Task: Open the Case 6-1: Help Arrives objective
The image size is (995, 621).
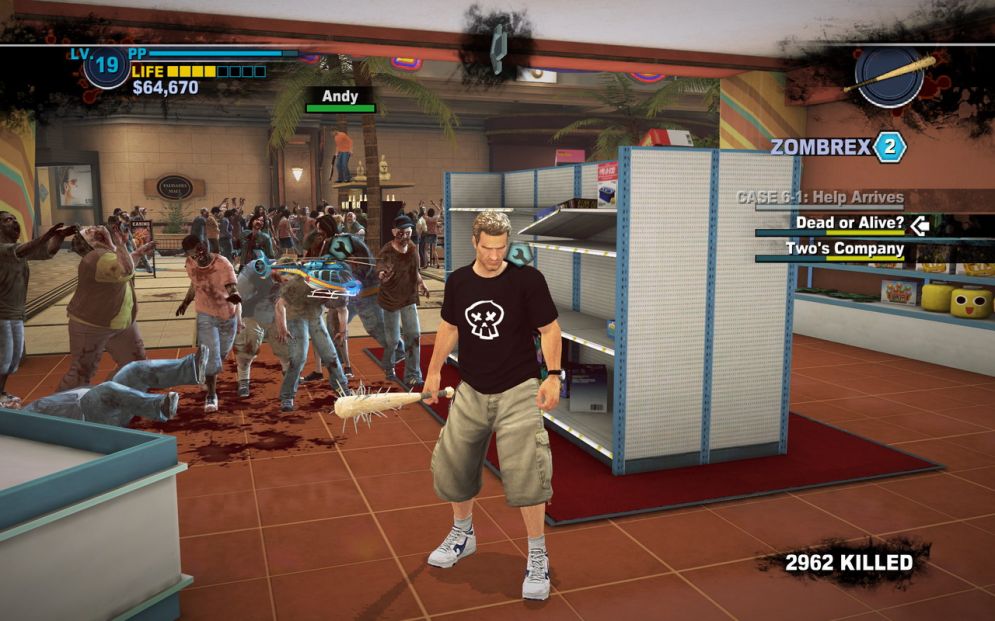Action: pyautogui.click(x=820, y=198)
